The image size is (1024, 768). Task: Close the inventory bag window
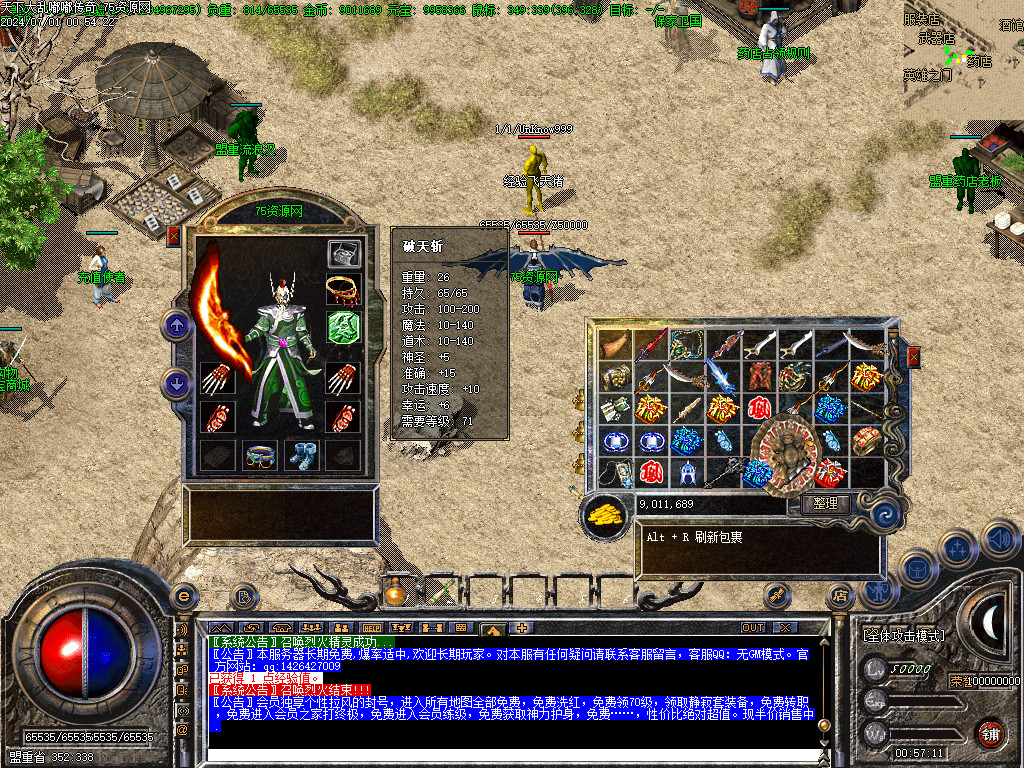913,357
